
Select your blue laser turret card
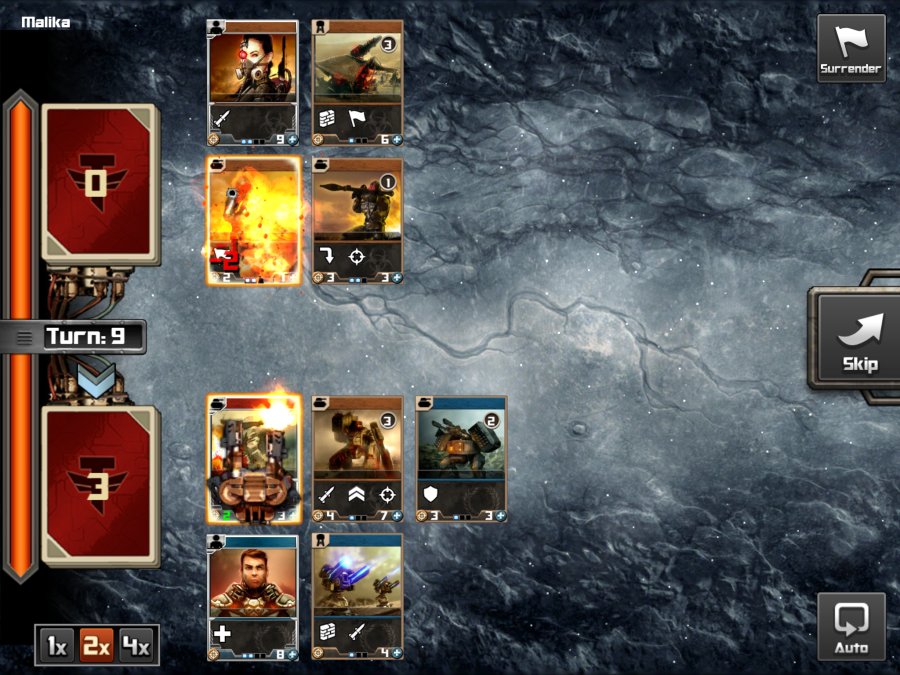click(358, 597)
